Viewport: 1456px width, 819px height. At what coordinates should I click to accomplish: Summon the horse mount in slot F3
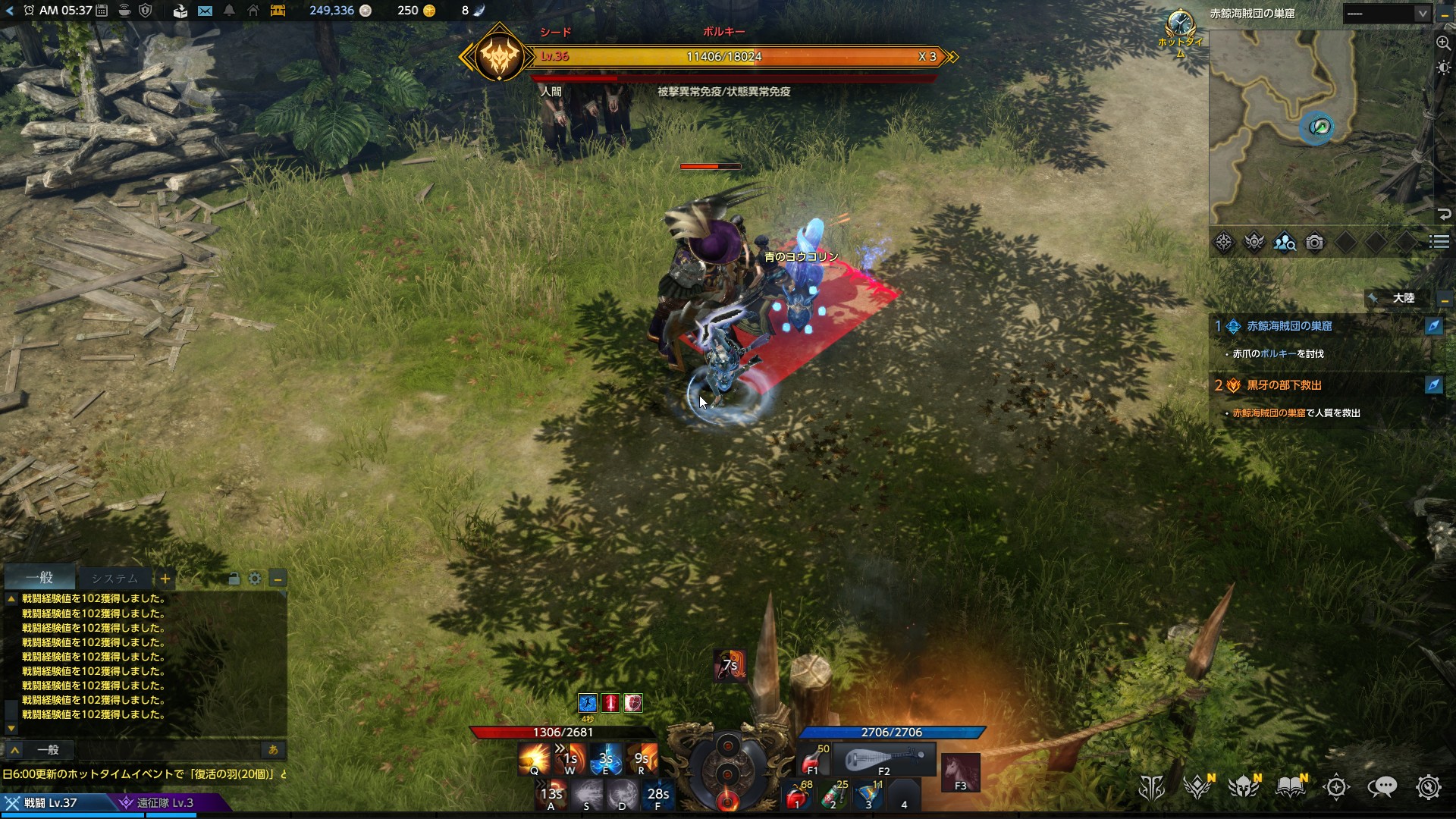tap(960, 772)
